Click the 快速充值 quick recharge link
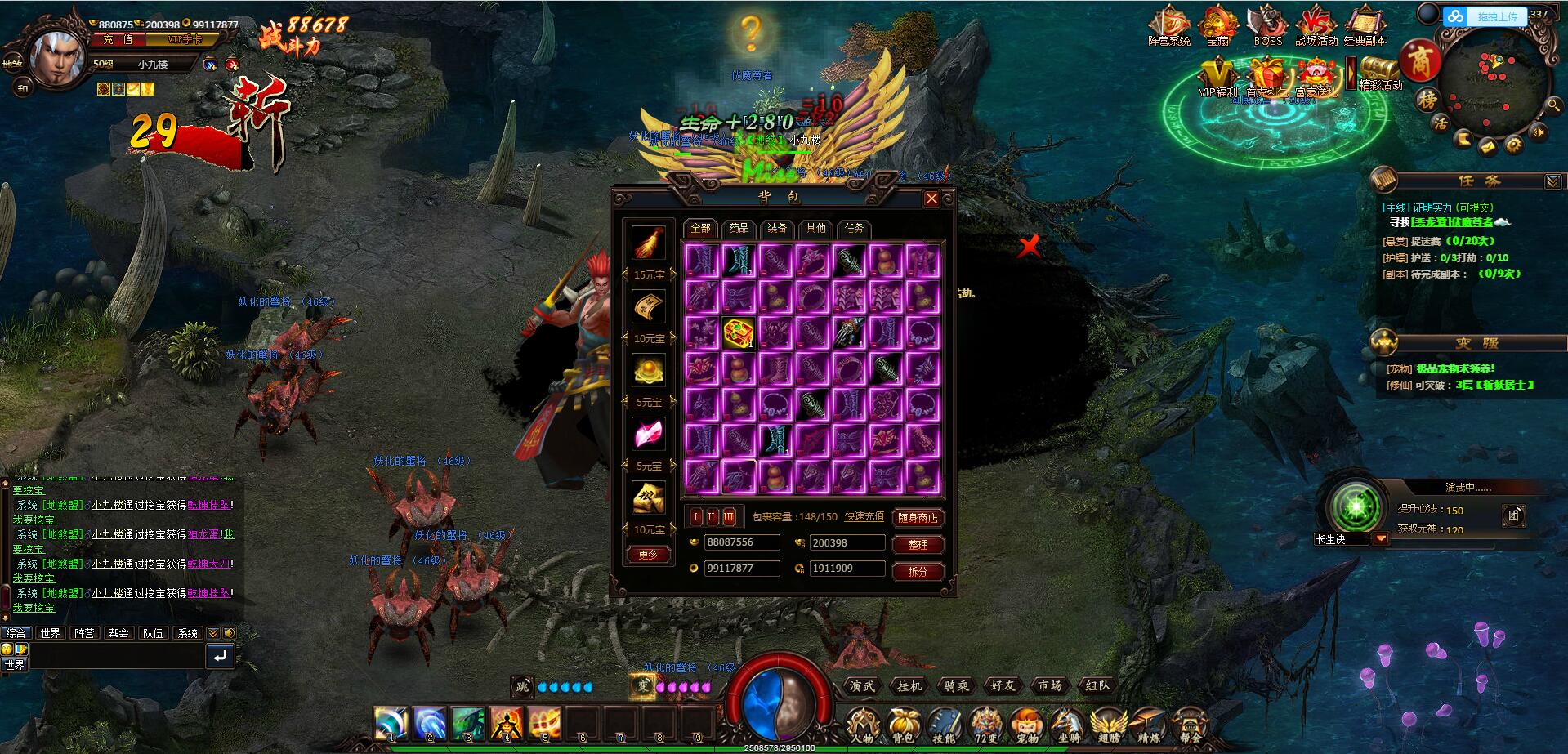 coord(864,516)
